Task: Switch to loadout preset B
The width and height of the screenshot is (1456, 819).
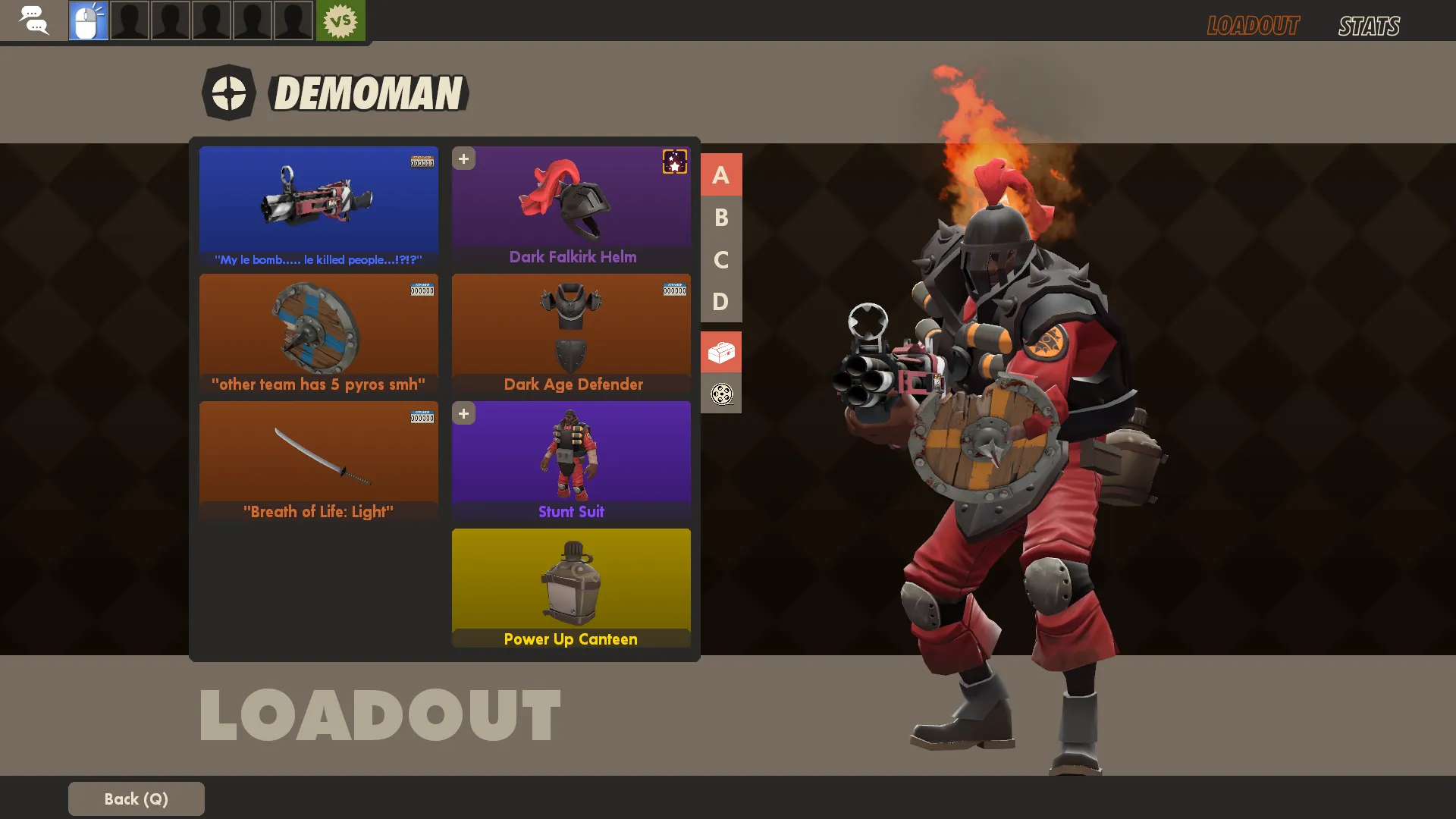Action: (720, 218)
